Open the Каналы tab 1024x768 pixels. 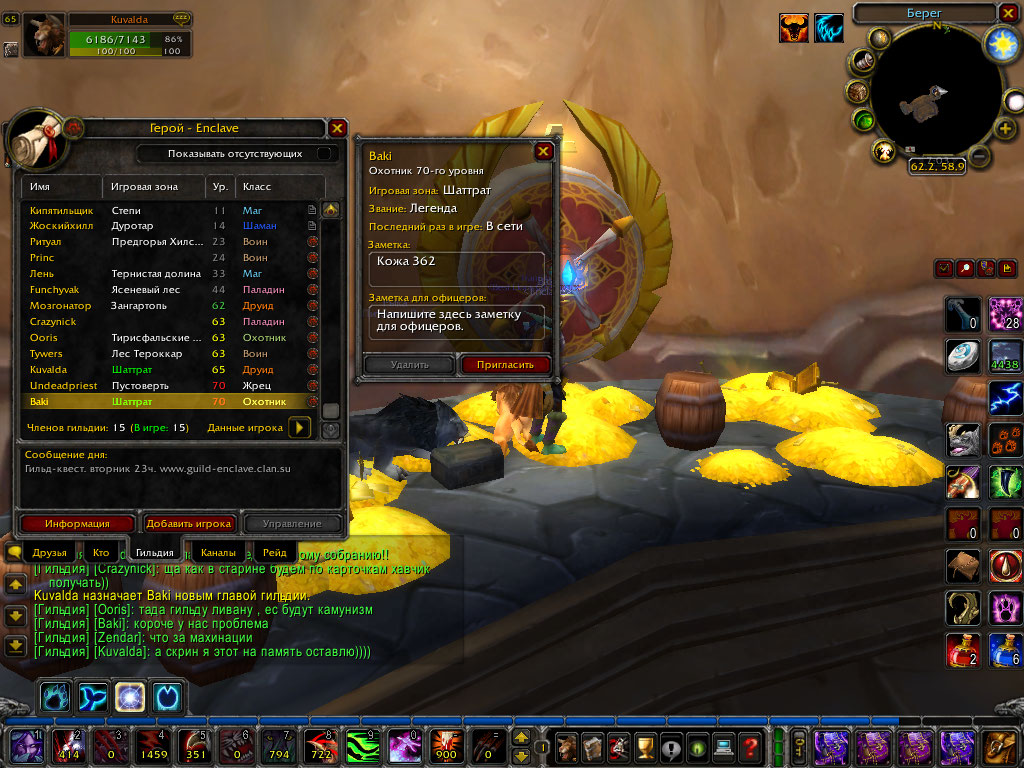218,552
